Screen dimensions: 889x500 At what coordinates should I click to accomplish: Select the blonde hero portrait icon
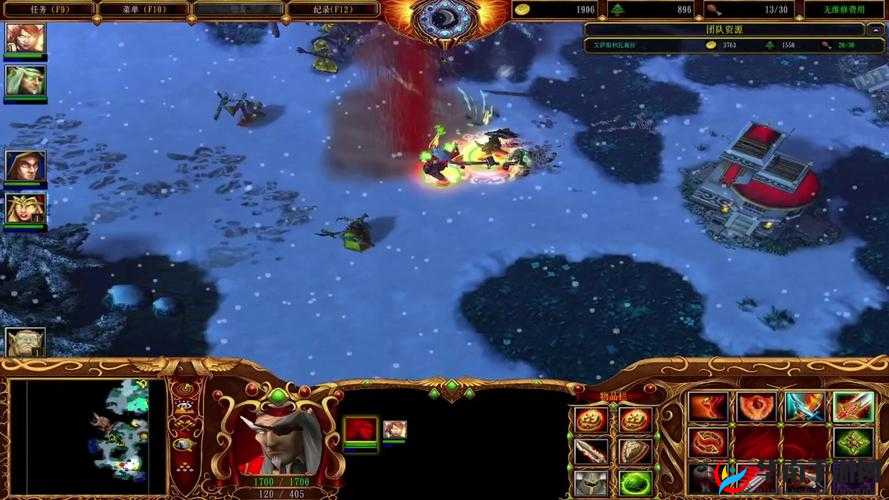pos(25,208)
